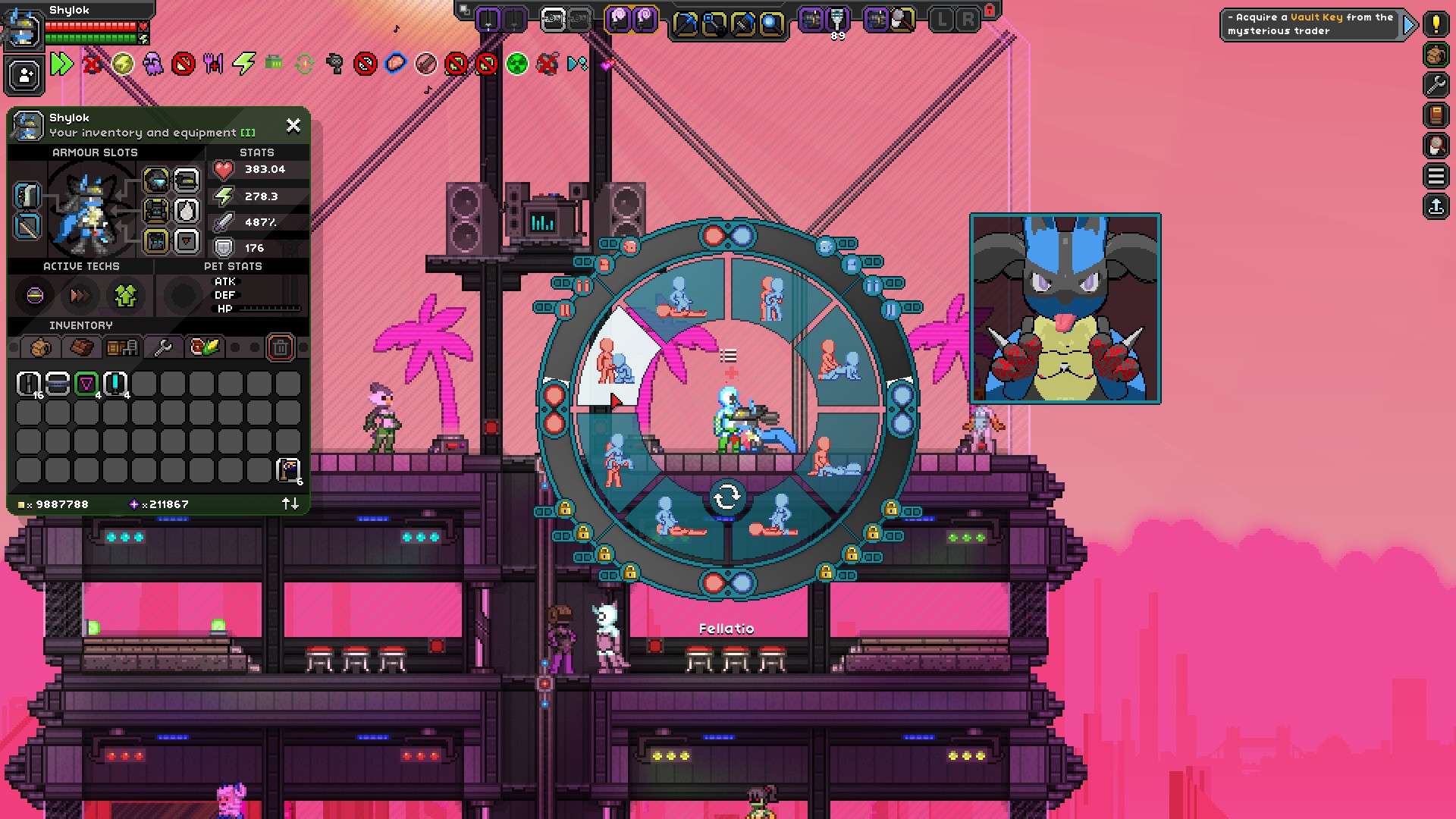Collapse the Vault Key quest tracker arrow
1456x819 pixels.
tap(1409, 24)
